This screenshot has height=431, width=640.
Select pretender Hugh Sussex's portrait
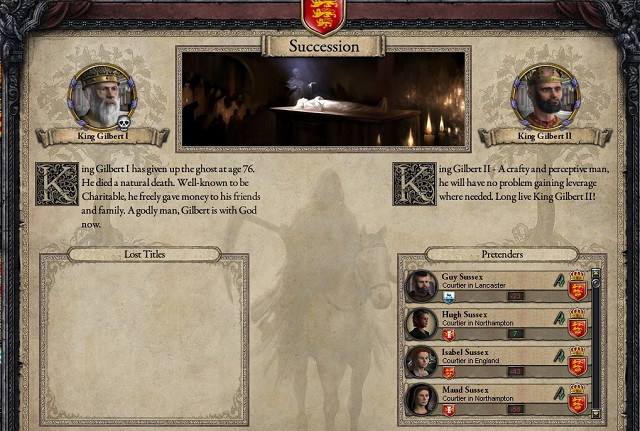click(421, 324)
